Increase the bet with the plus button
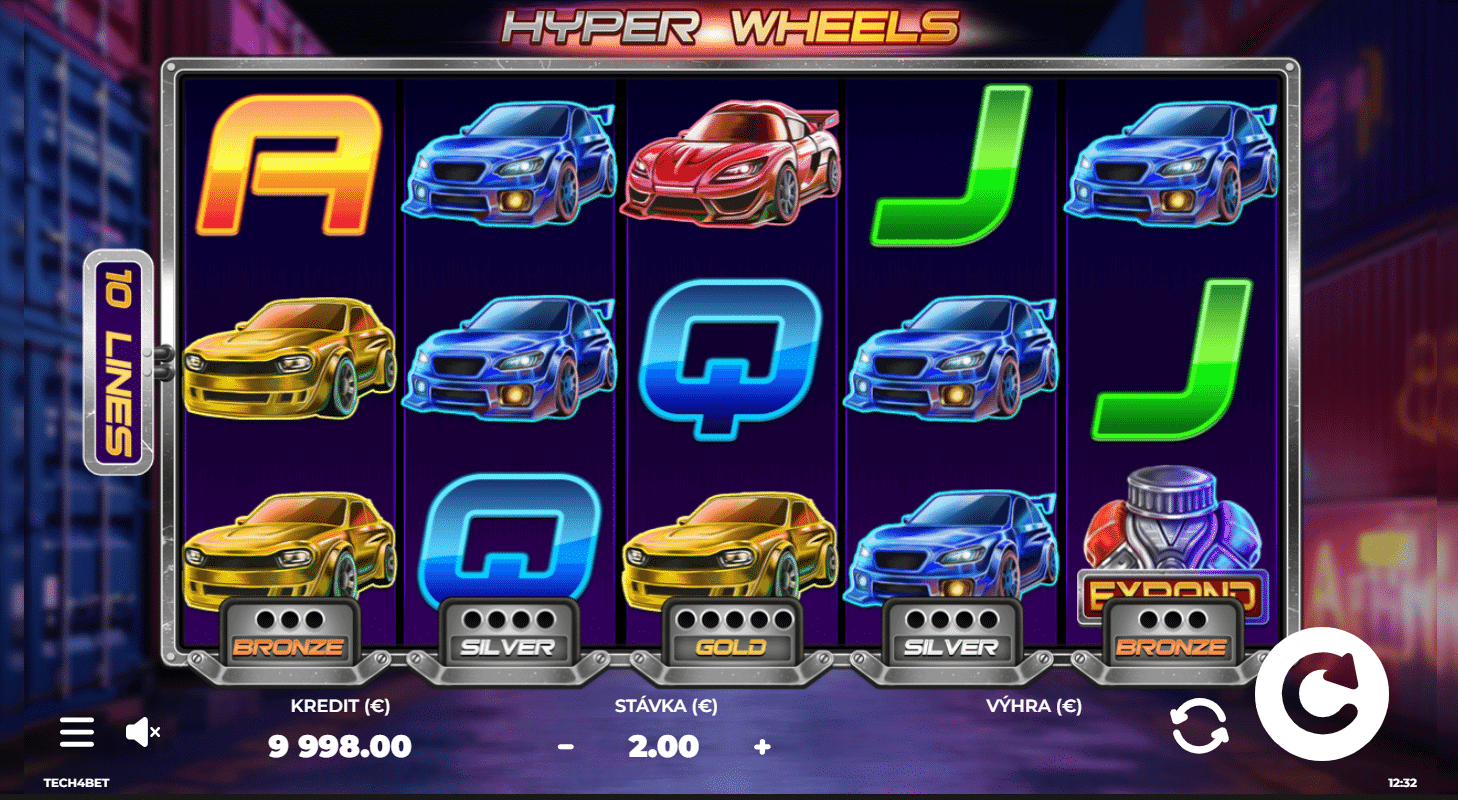This screenshot has width=1458, height=800. tap(762, 746)
